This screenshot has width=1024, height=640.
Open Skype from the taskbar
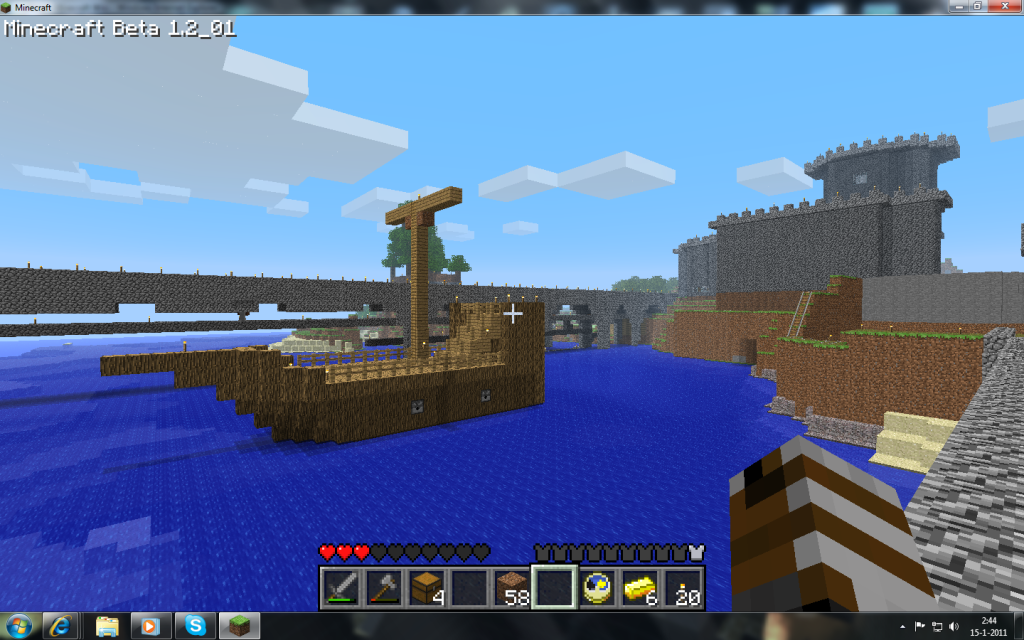pyautogui.click(x=196, y=626)
